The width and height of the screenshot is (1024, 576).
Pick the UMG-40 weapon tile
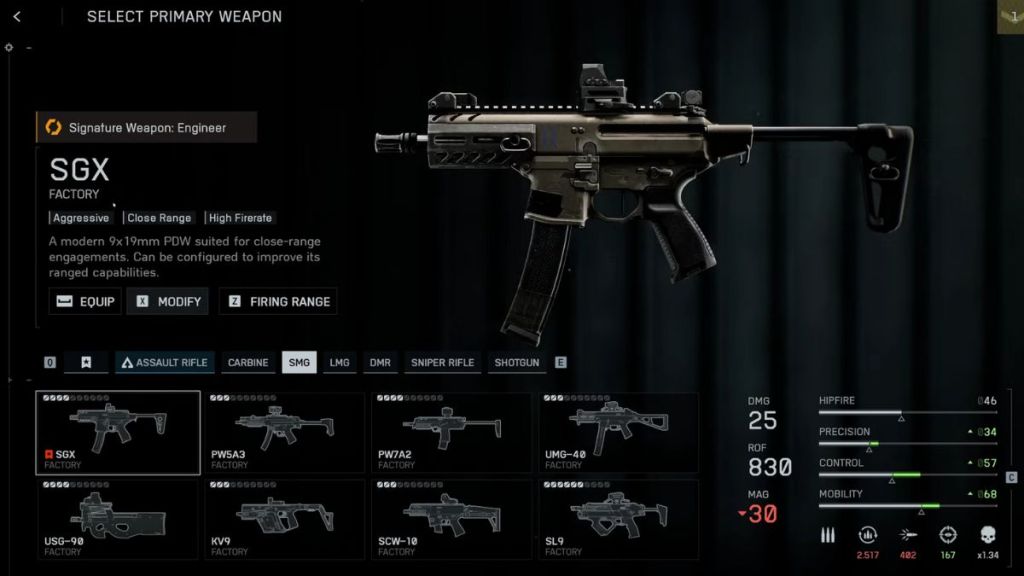pyautogui.click(x=619, y=432)
